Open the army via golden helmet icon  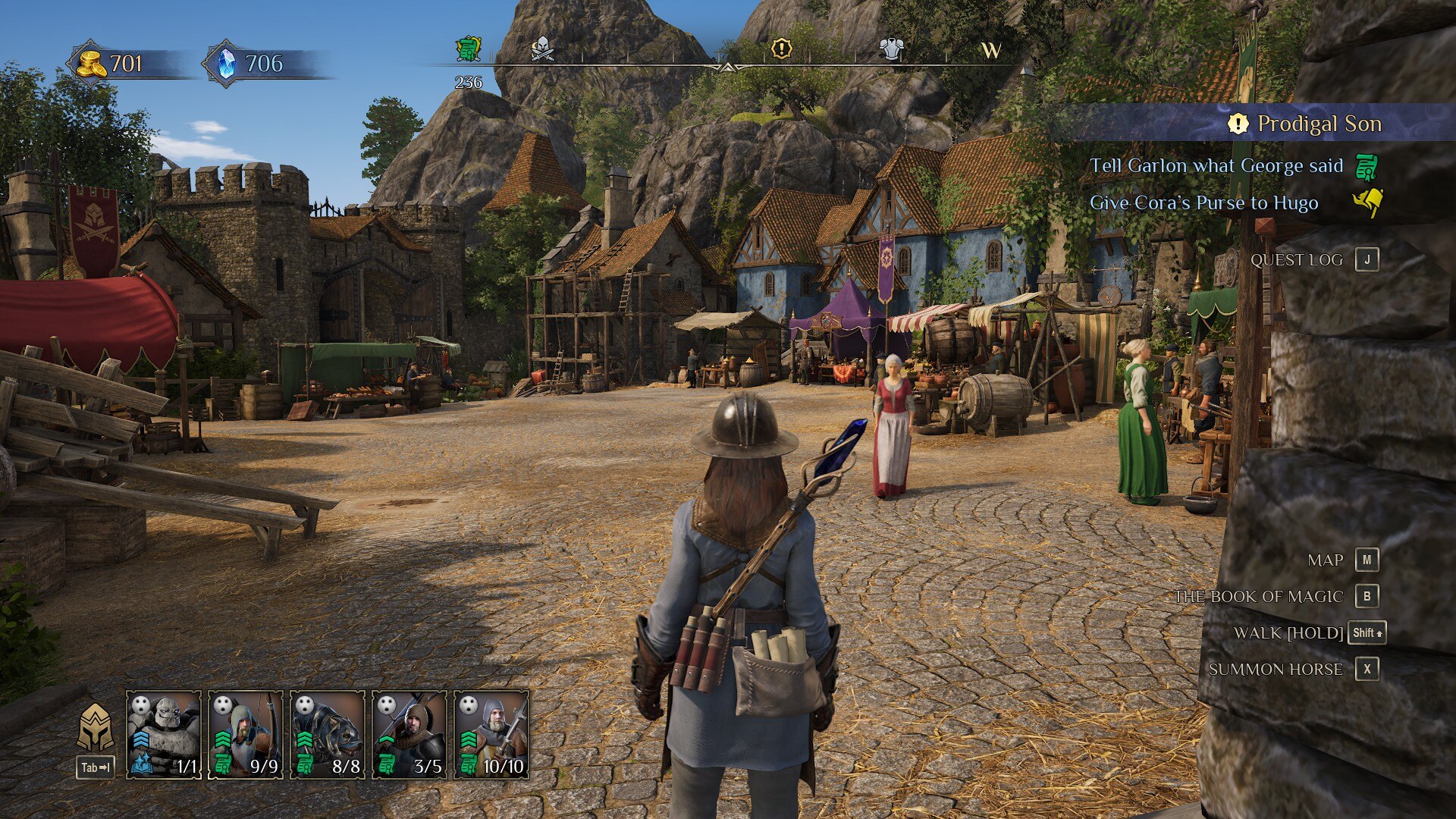coord(96,729)
